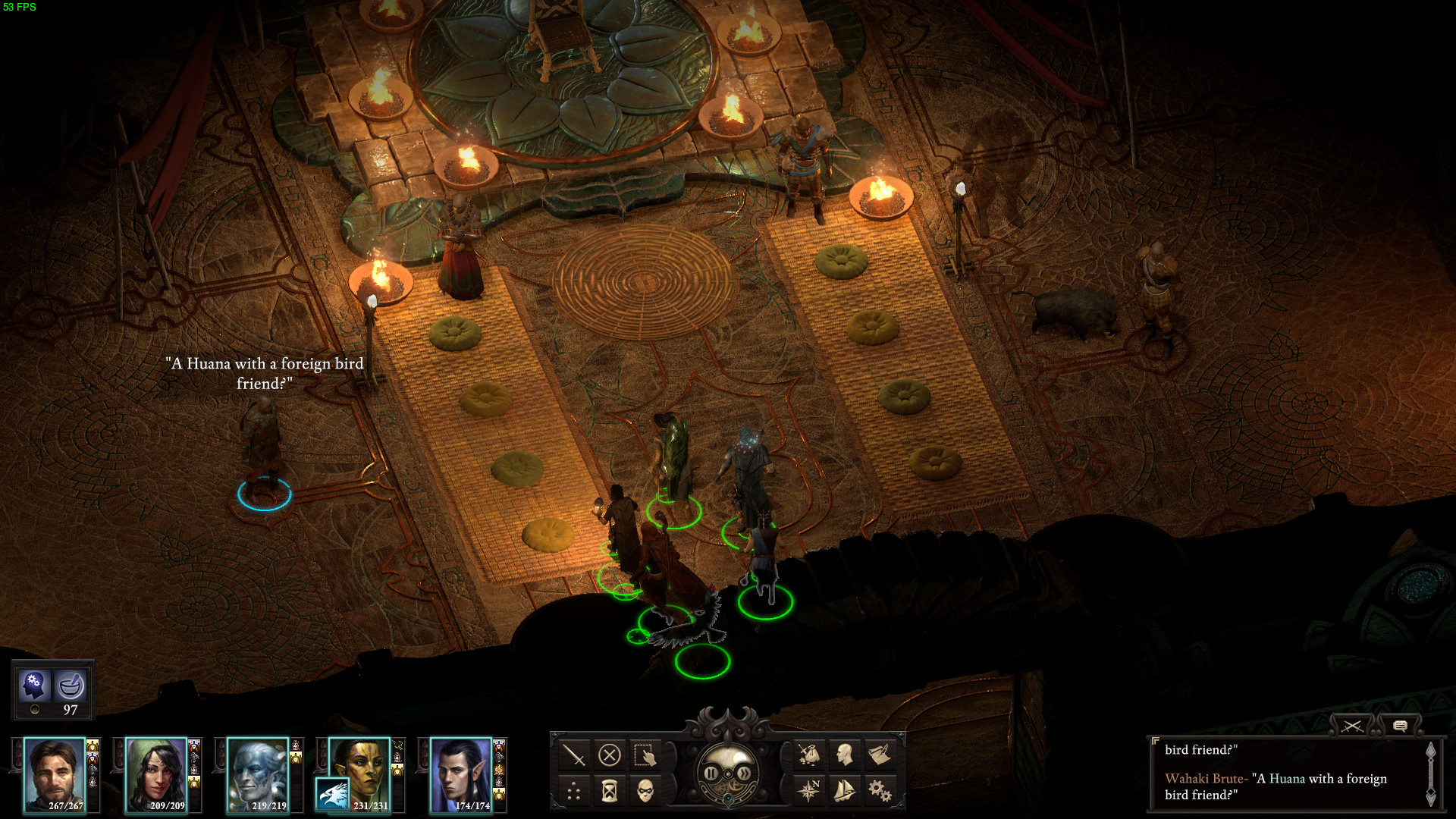
Task: Click the hourglass rest button
Action: coord(610,792)
